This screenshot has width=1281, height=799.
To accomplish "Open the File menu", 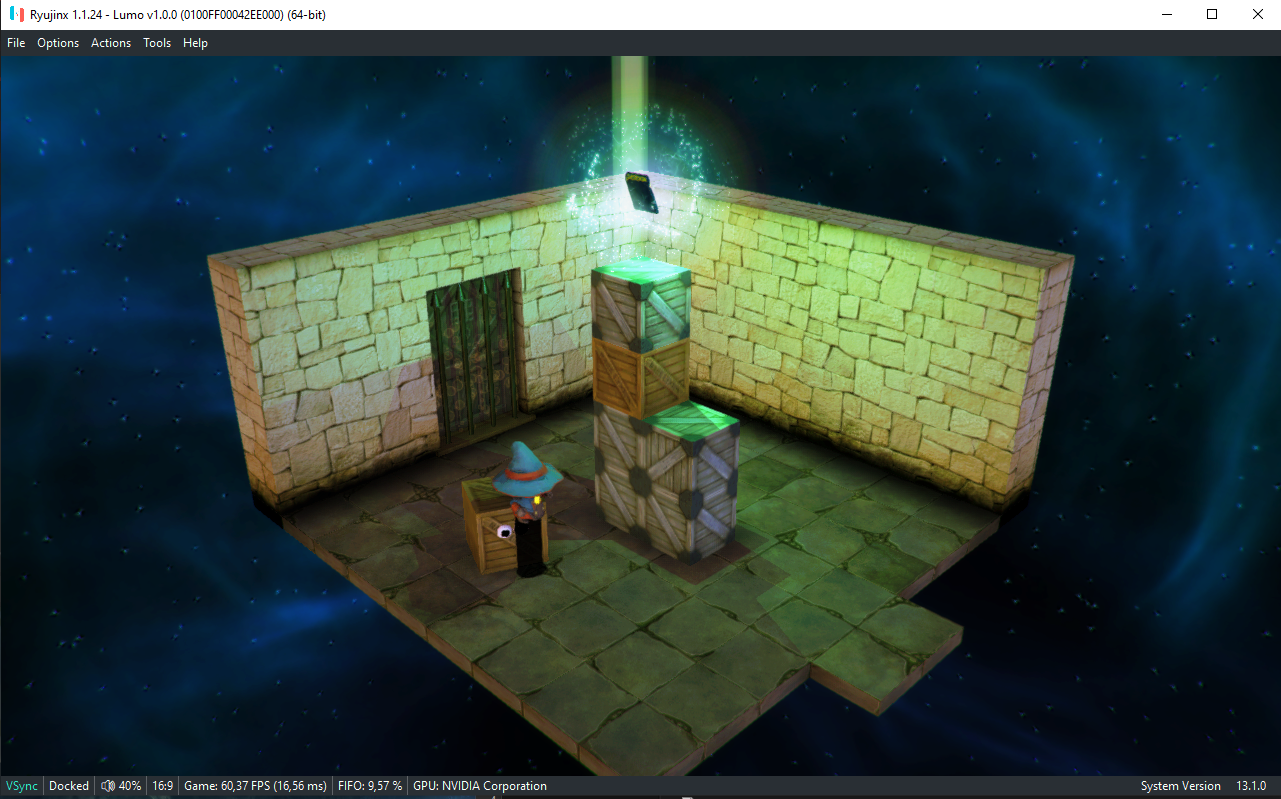I will (x=16, y=42).
